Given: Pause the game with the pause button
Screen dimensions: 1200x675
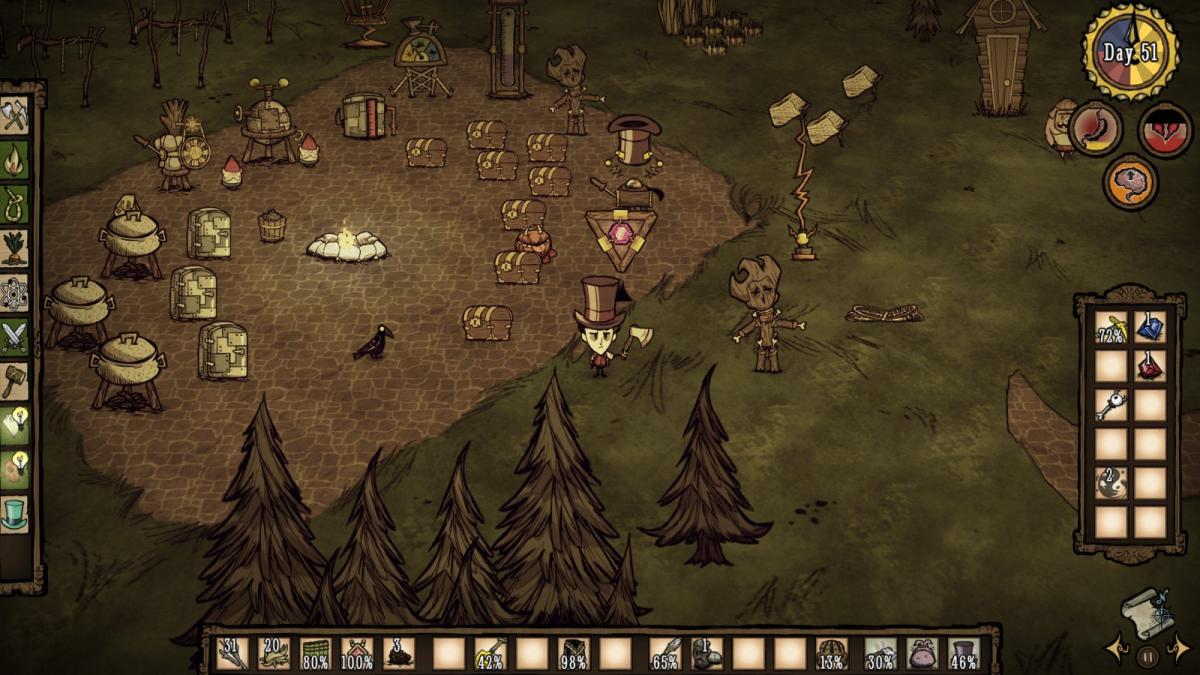Looking at the screenshot, I should tap(1147, 657).
